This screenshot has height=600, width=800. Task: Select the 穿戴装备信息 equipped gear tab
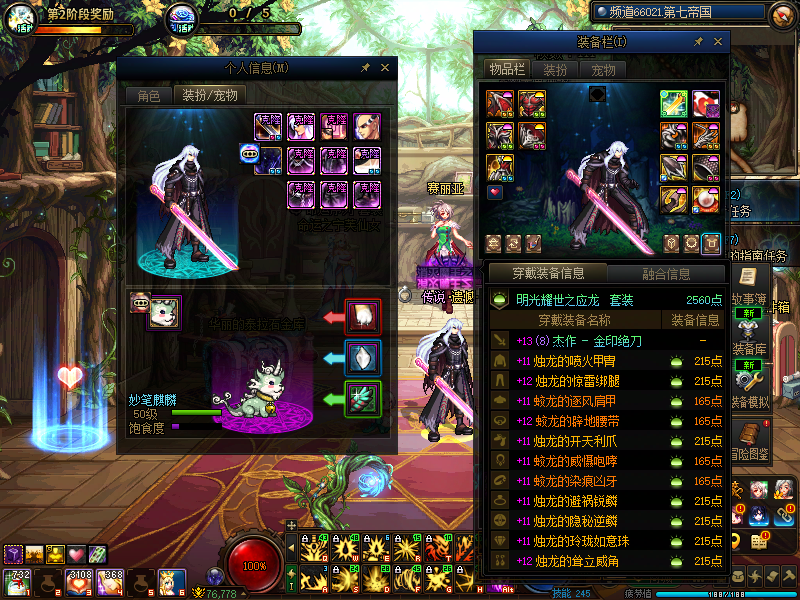[545, 273]
